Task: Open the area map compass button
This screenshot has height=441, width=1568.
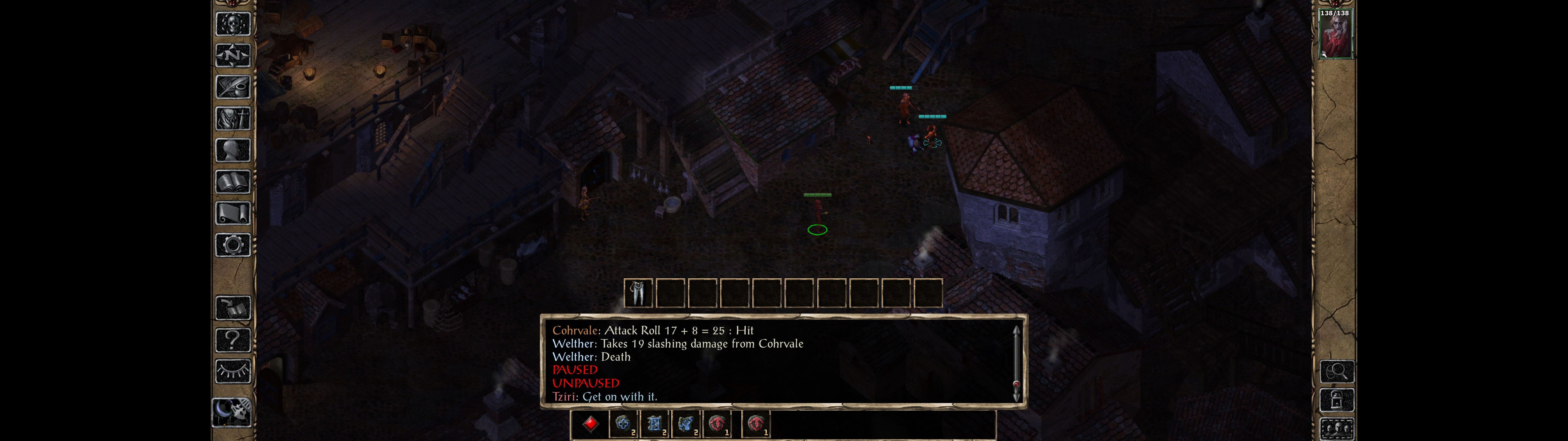Action: point(233,56)
